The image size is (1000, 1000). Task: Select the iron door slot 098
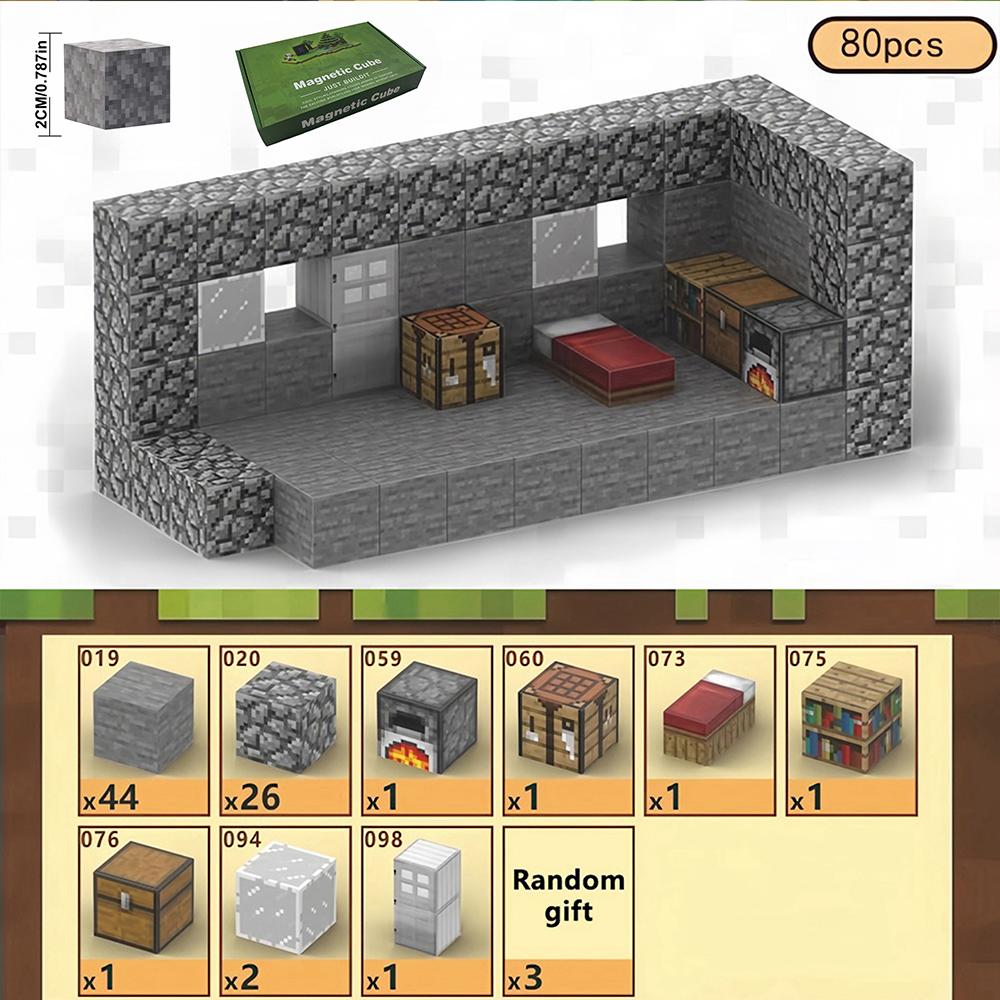[x=427, y=909]
